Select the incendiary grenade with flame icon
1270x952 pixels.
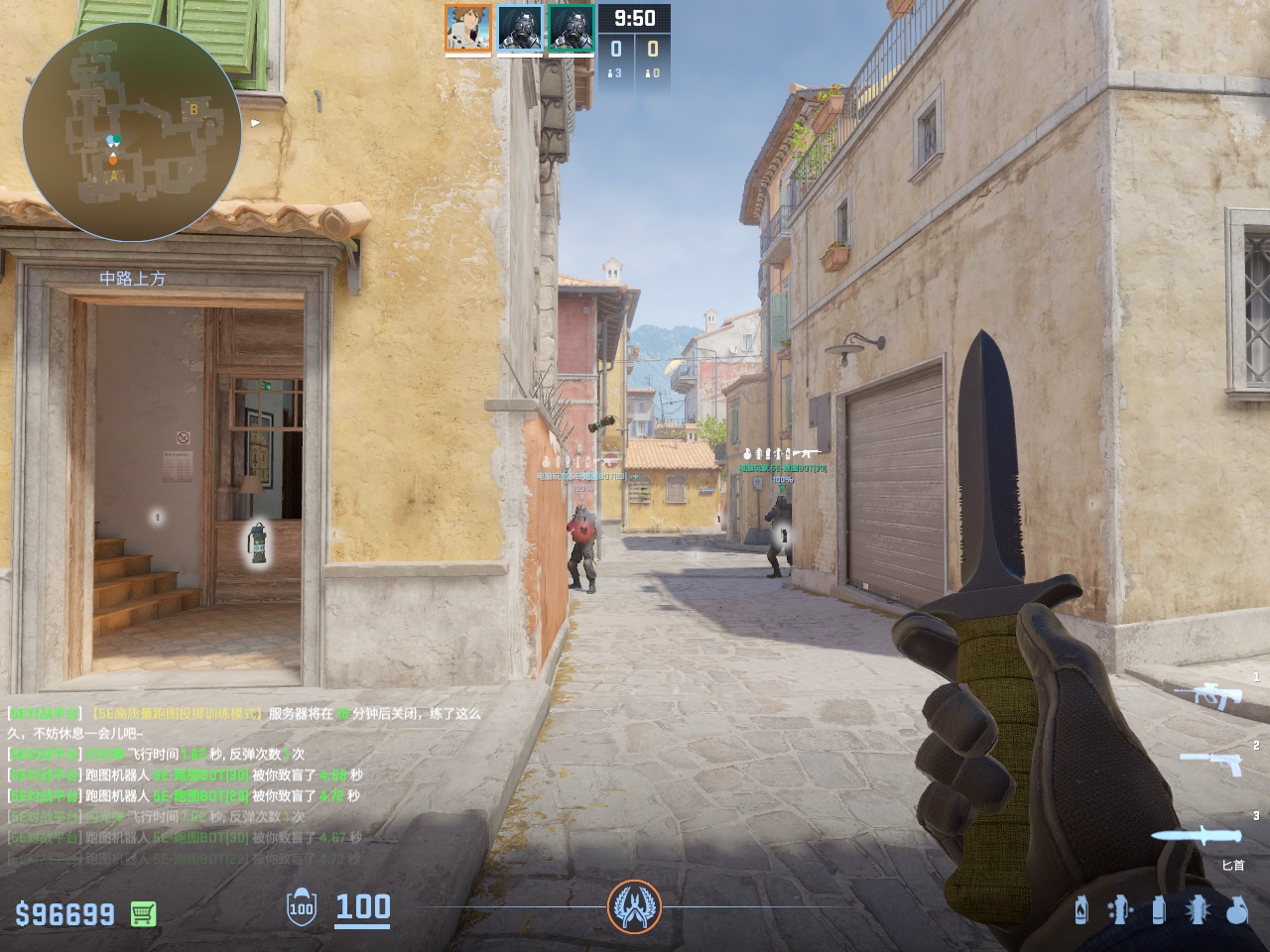pos(1080,909)
